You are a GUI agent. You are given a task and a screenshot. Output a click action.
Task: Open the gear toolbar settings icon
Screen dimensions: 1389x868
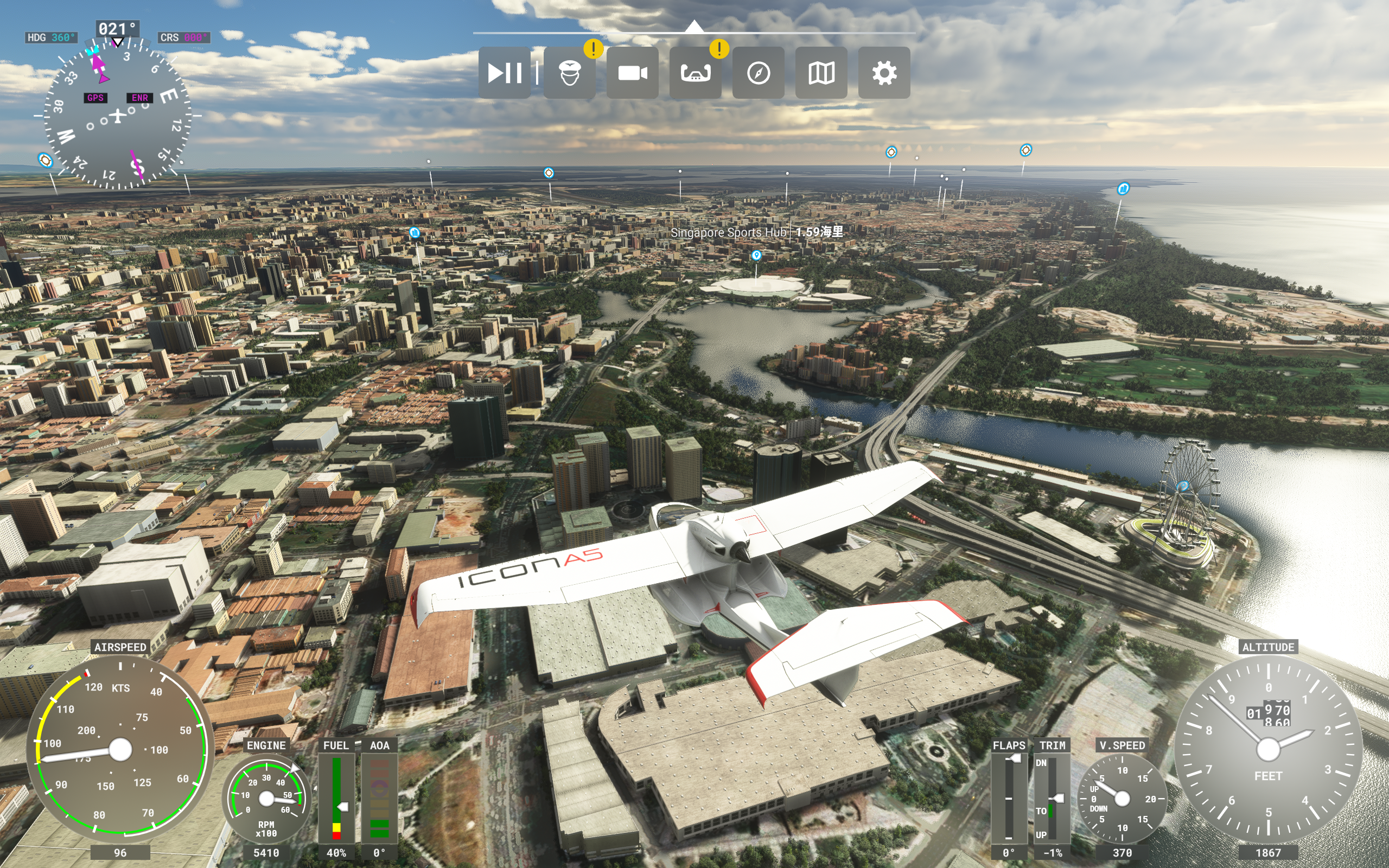pos(884,73)
